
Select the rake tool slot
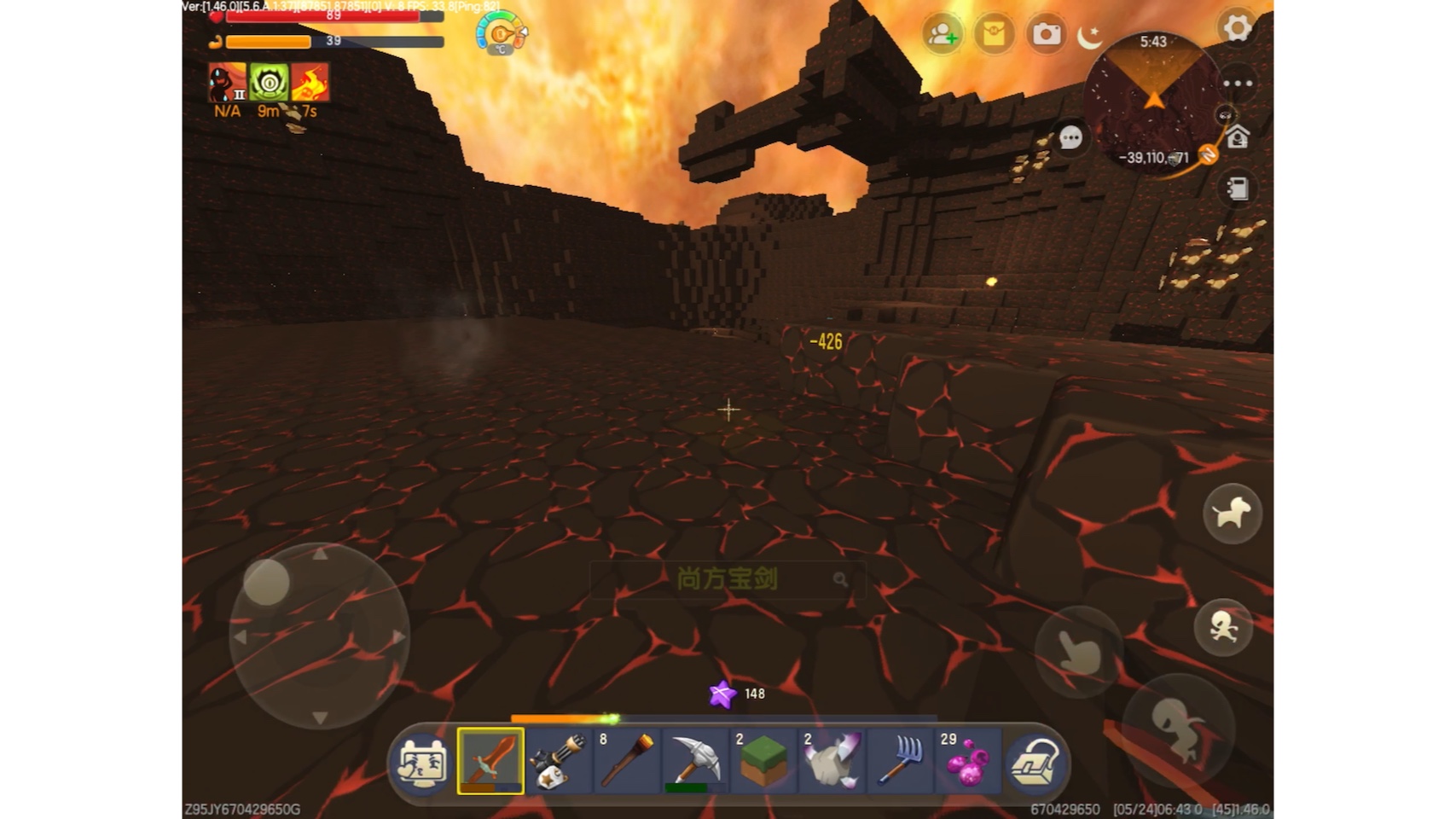click(x=900, y=761)
